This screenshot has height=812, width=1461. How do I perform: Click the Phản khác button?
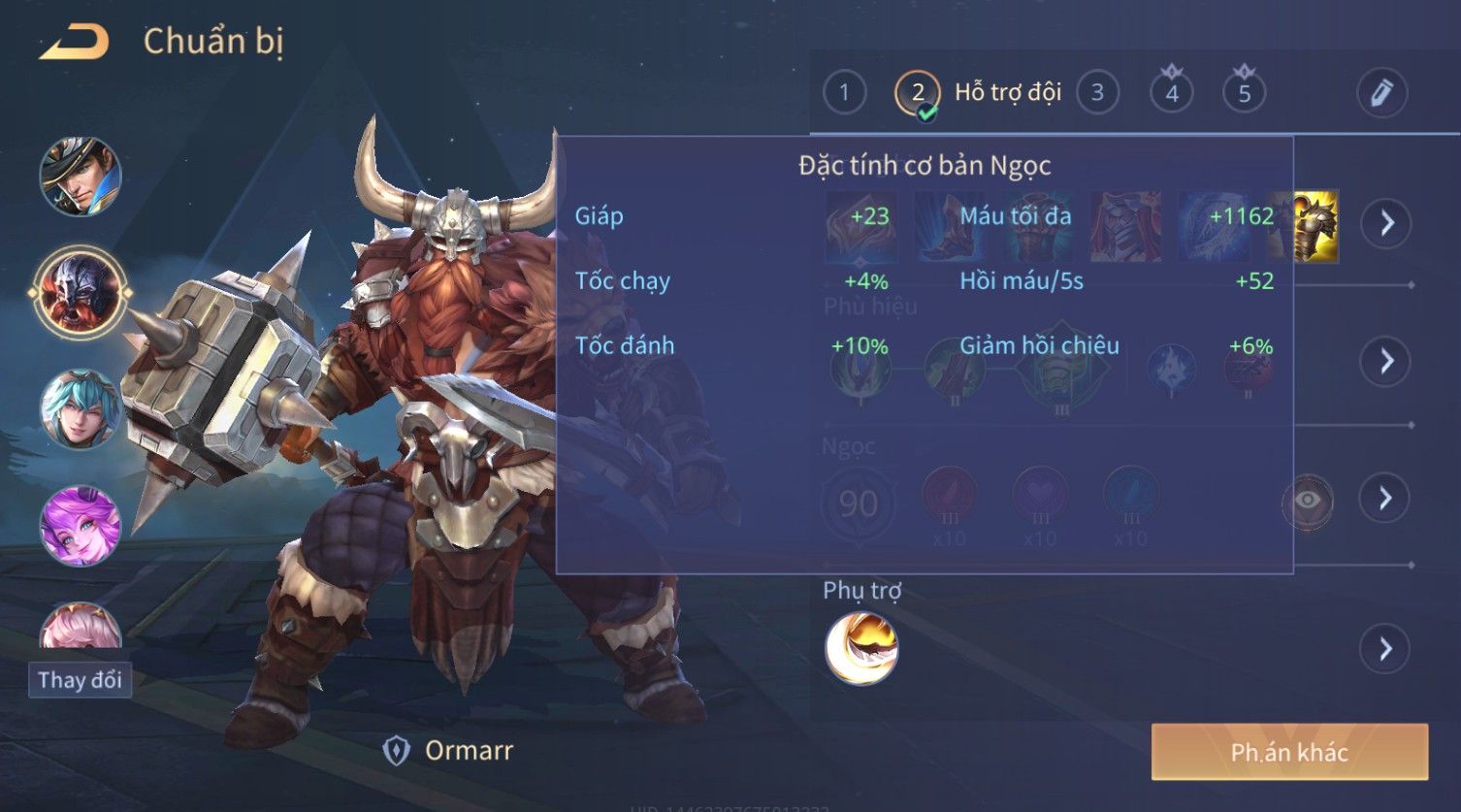point(1289,752)
